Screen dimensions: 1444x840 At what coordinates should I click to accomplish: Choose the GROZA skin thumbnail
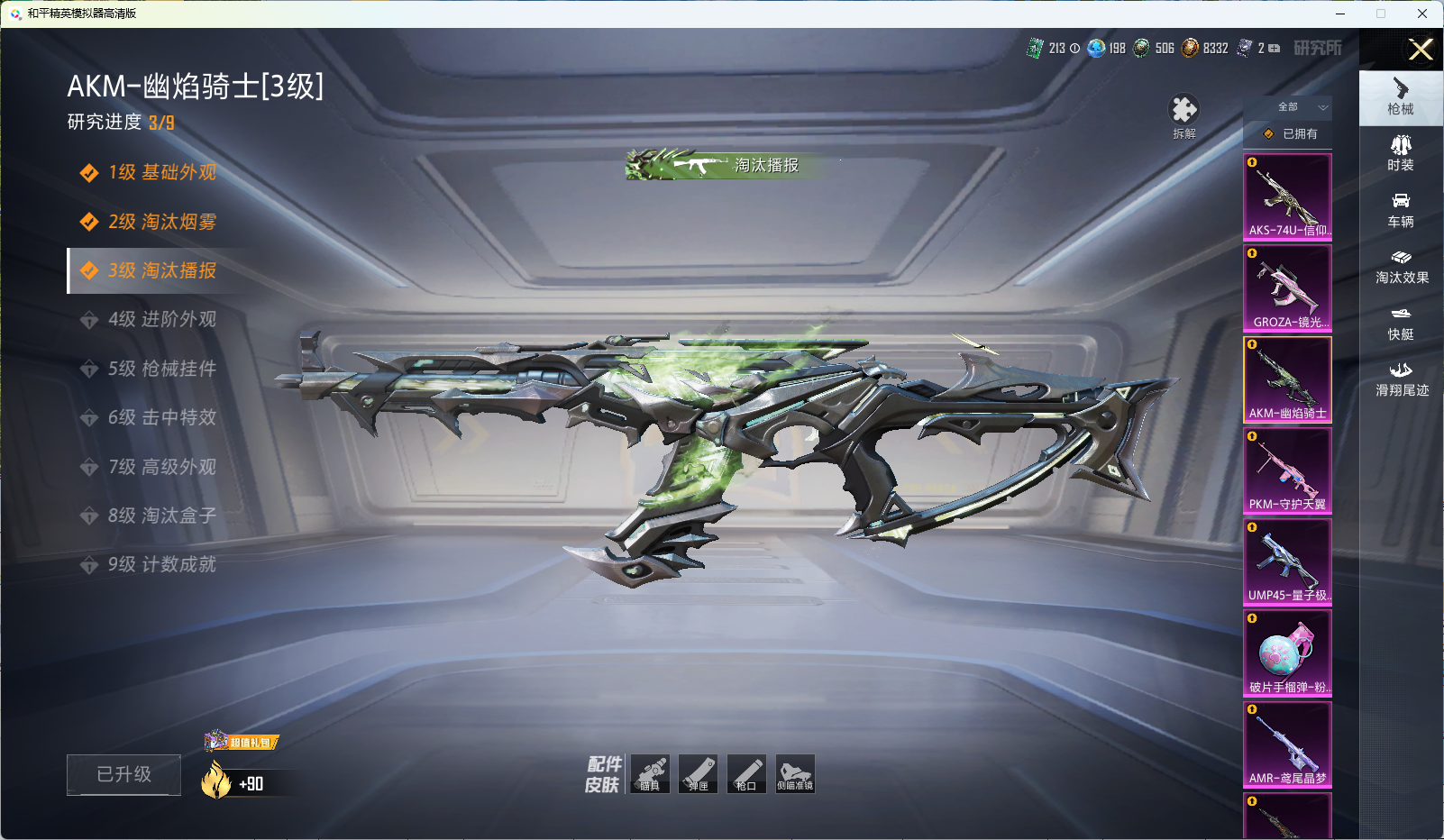[1287, 288]
